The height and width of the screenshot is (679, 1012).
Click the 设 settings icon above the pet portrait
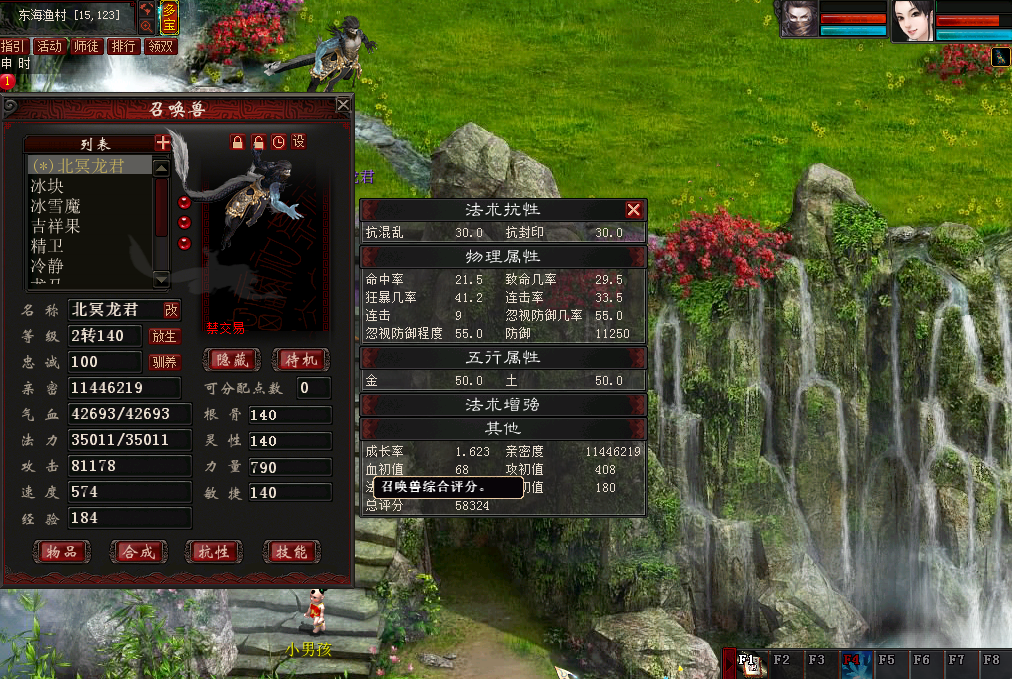(x=298, y=142)
